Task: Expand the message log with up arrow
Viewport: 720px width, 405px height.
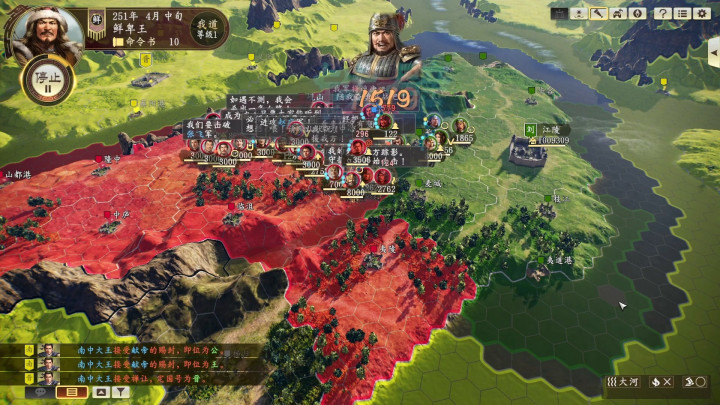Action: pyautogui.click(x=100, y=392)
